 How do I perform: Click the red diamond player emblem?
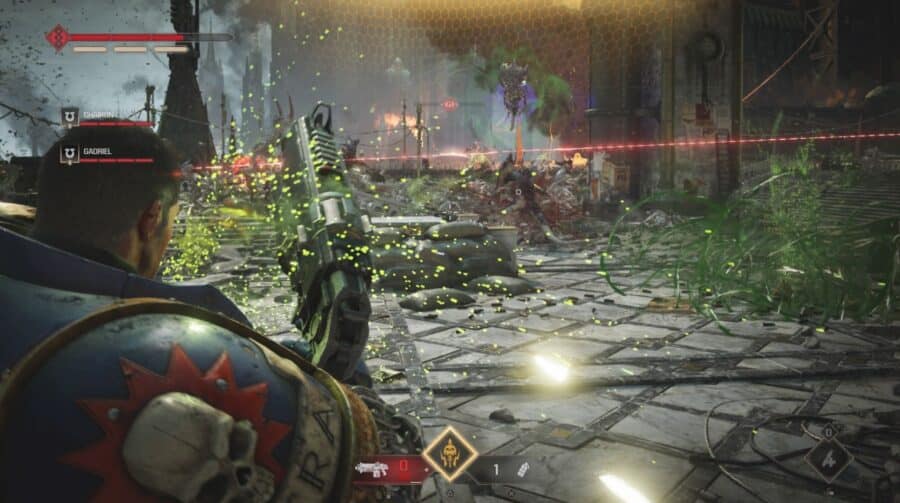57,38
